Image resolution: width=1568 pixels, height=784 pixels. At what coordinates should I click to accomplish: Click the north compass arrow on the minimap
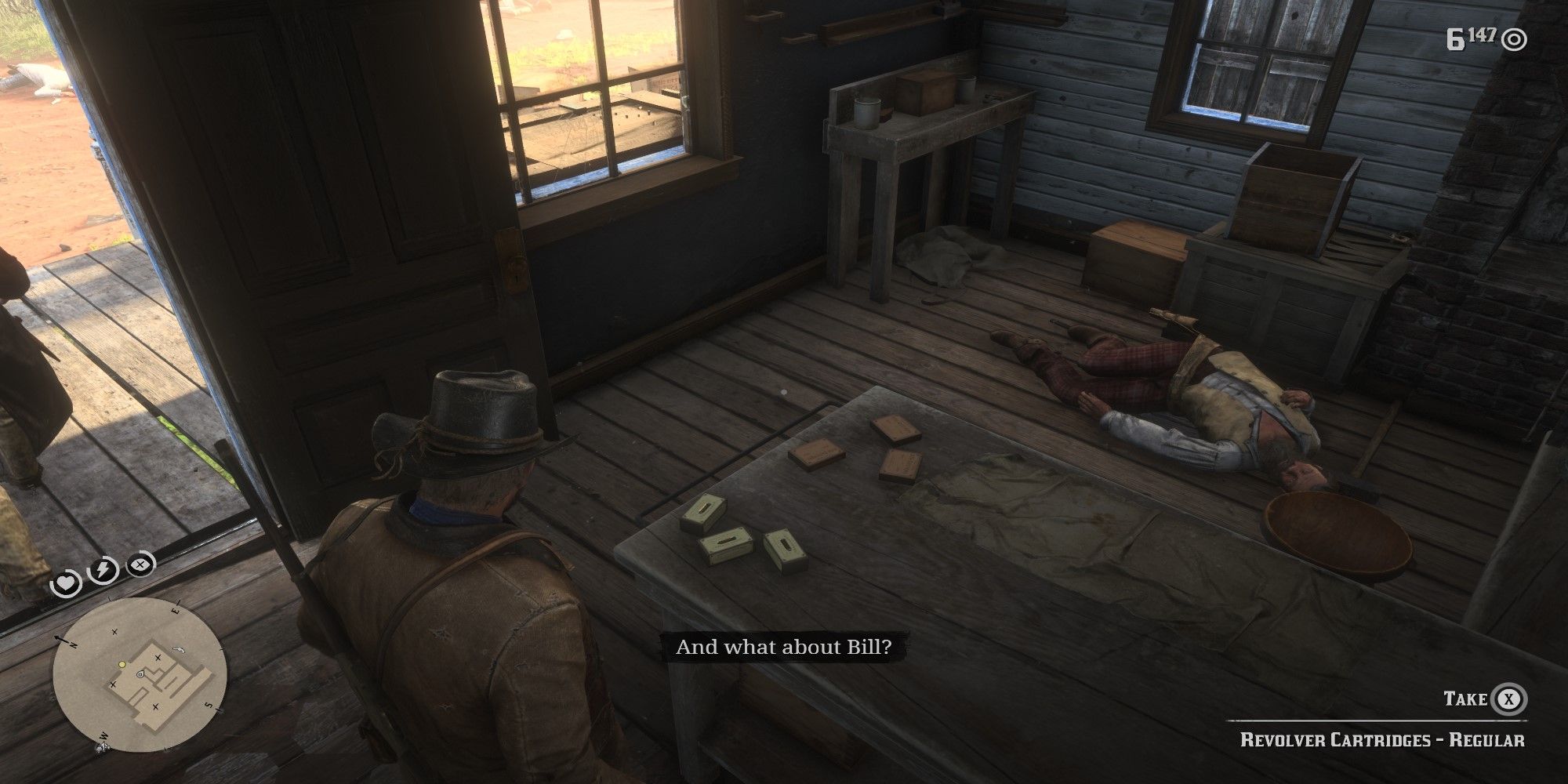(x=60, y=638)
